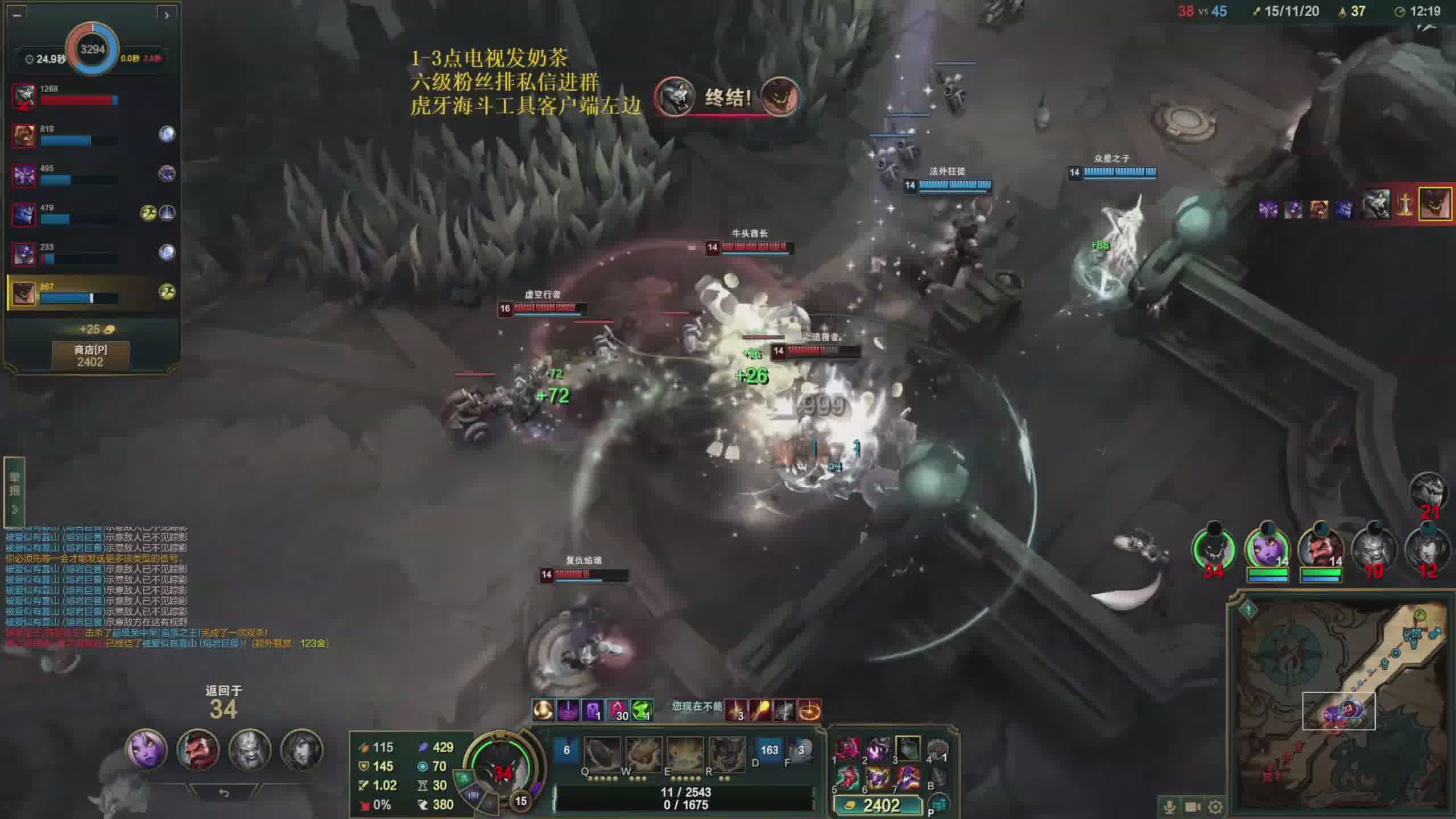Select the purple item in inventory slot 2

878,750
